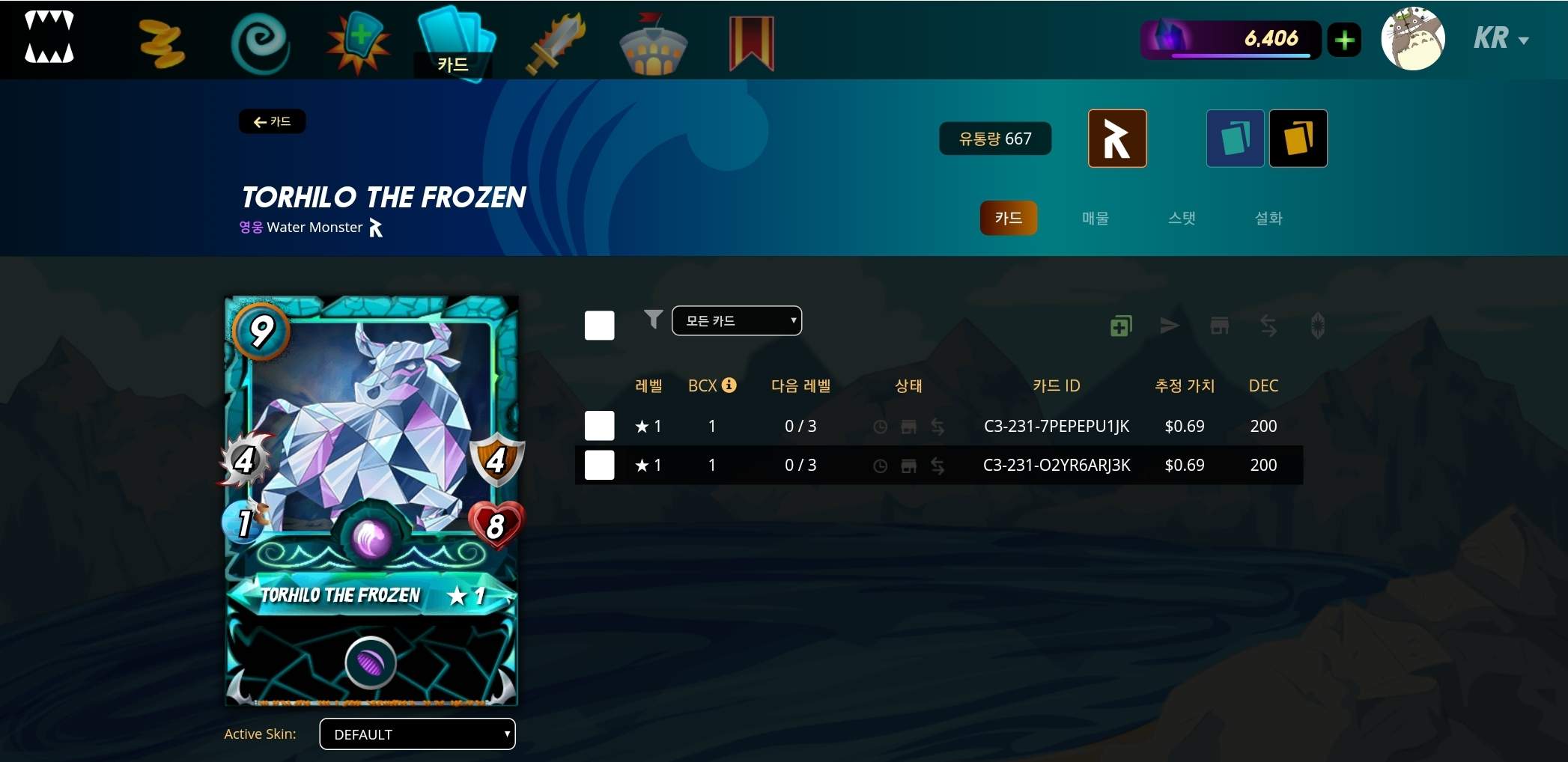
Task: Click the red banner quest icon
Action: (x=750, y=41)
